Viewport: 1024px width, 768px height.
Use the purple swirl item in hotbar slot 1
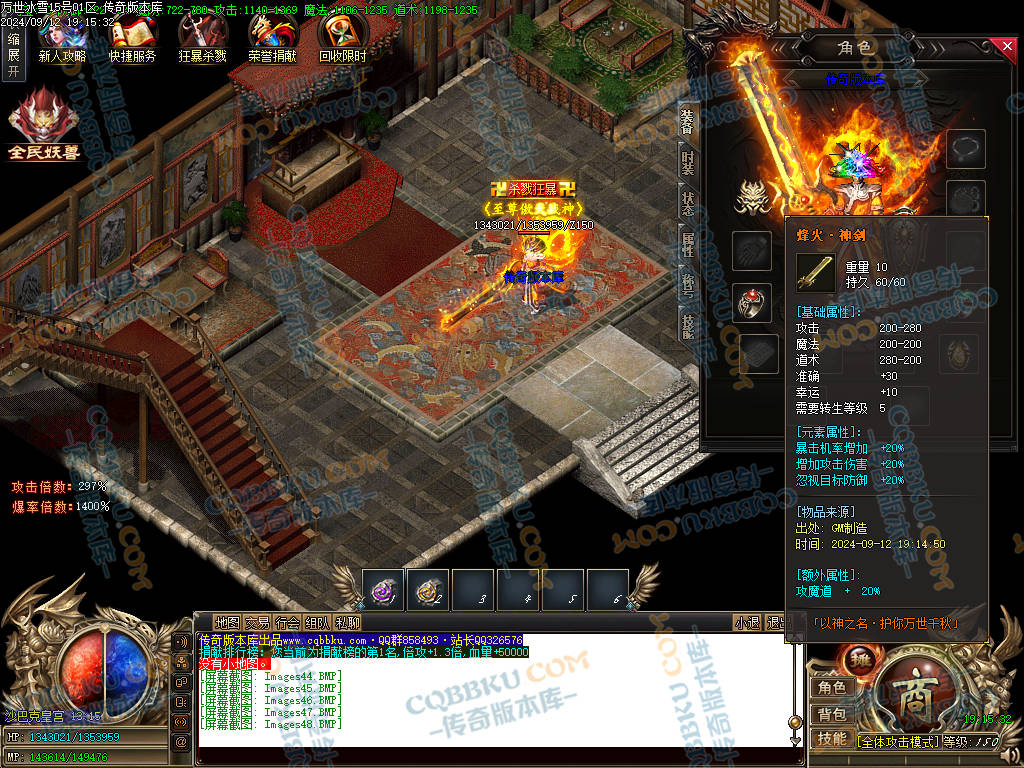tap(383, 591)
